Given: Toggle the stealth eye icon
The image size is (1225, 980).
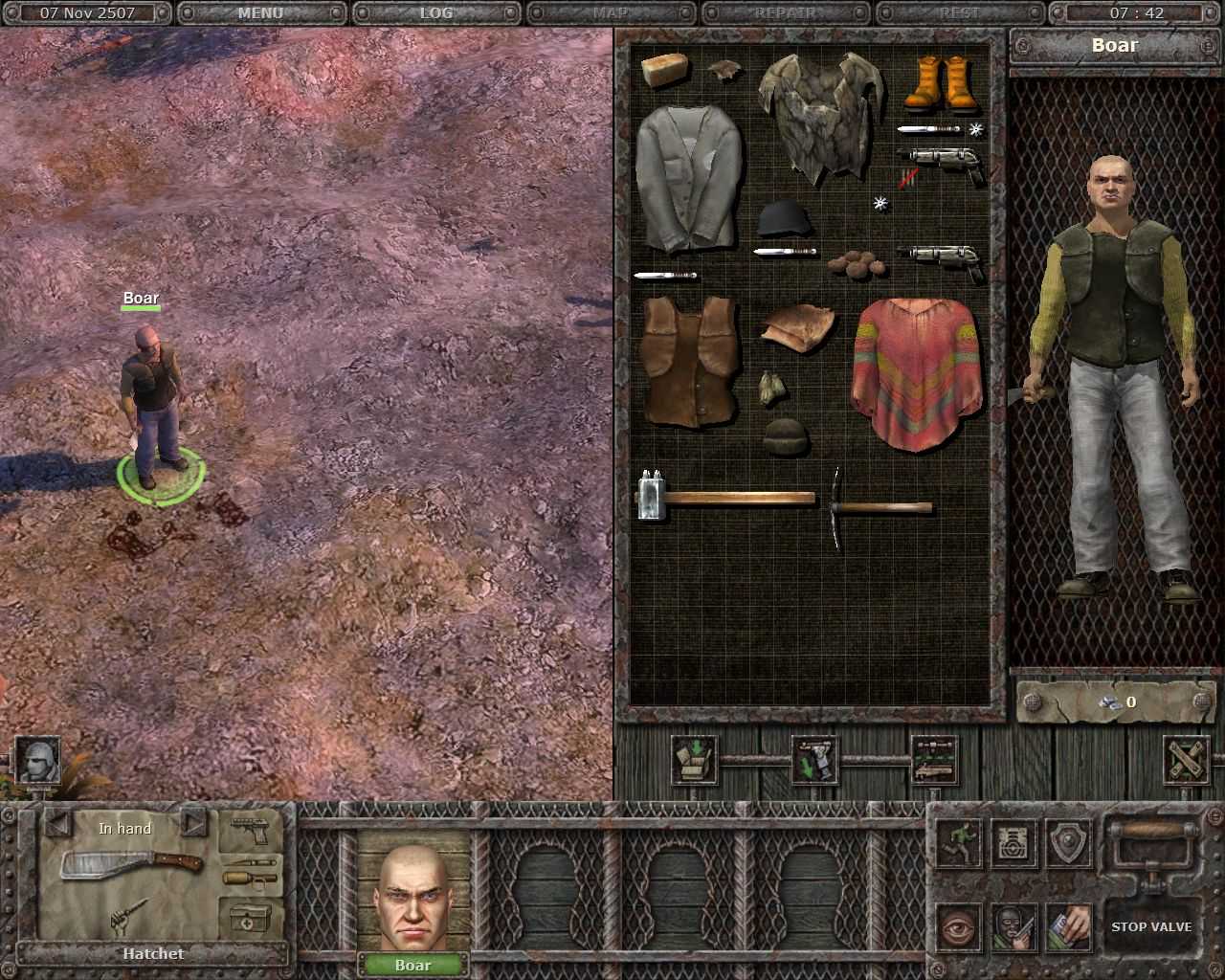Looking at the screenshot, I should point(958,929).
